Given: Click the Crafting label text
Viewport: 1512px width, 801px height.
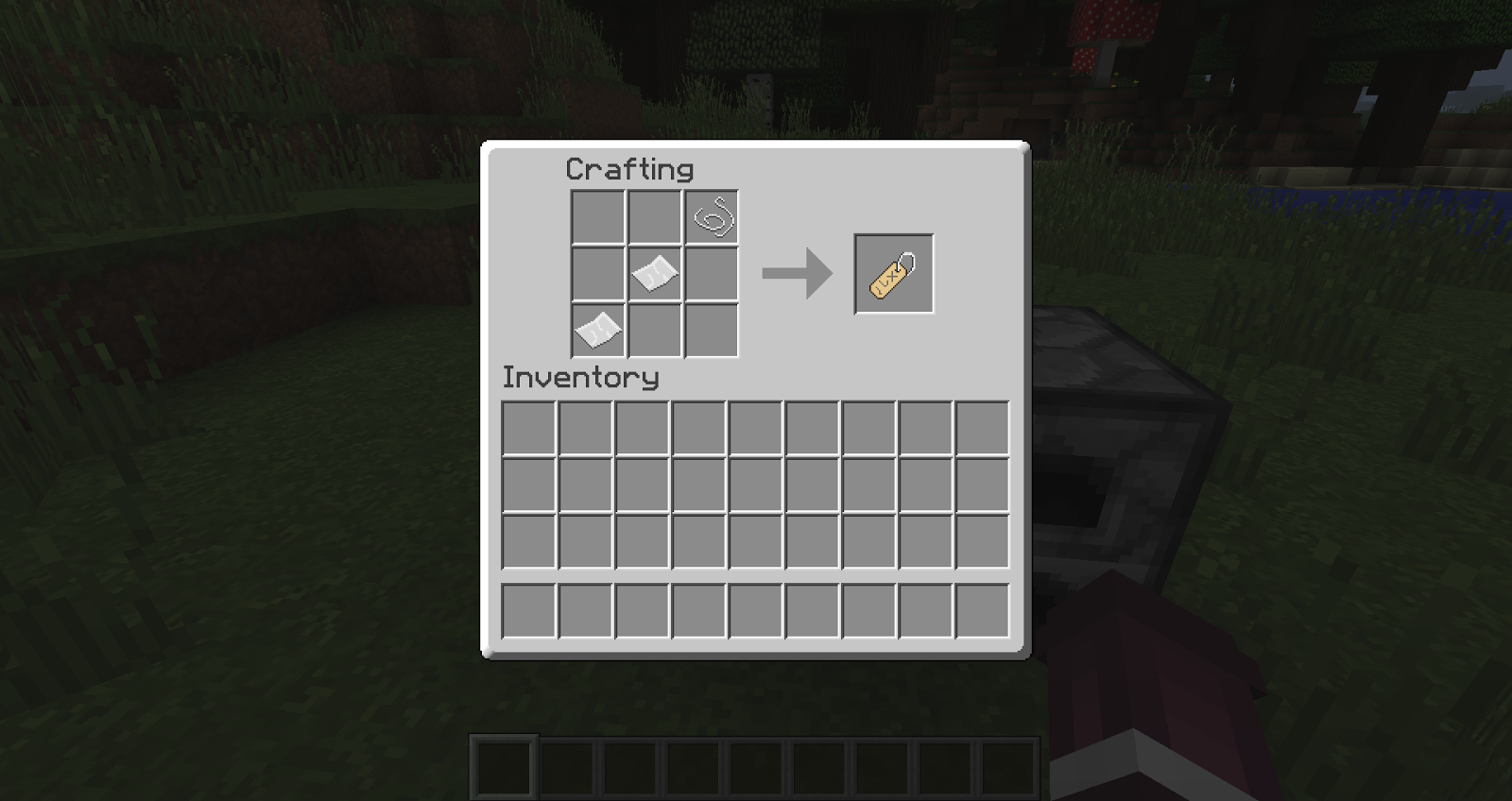Looking at the screenshot, I should coord(628,168).
